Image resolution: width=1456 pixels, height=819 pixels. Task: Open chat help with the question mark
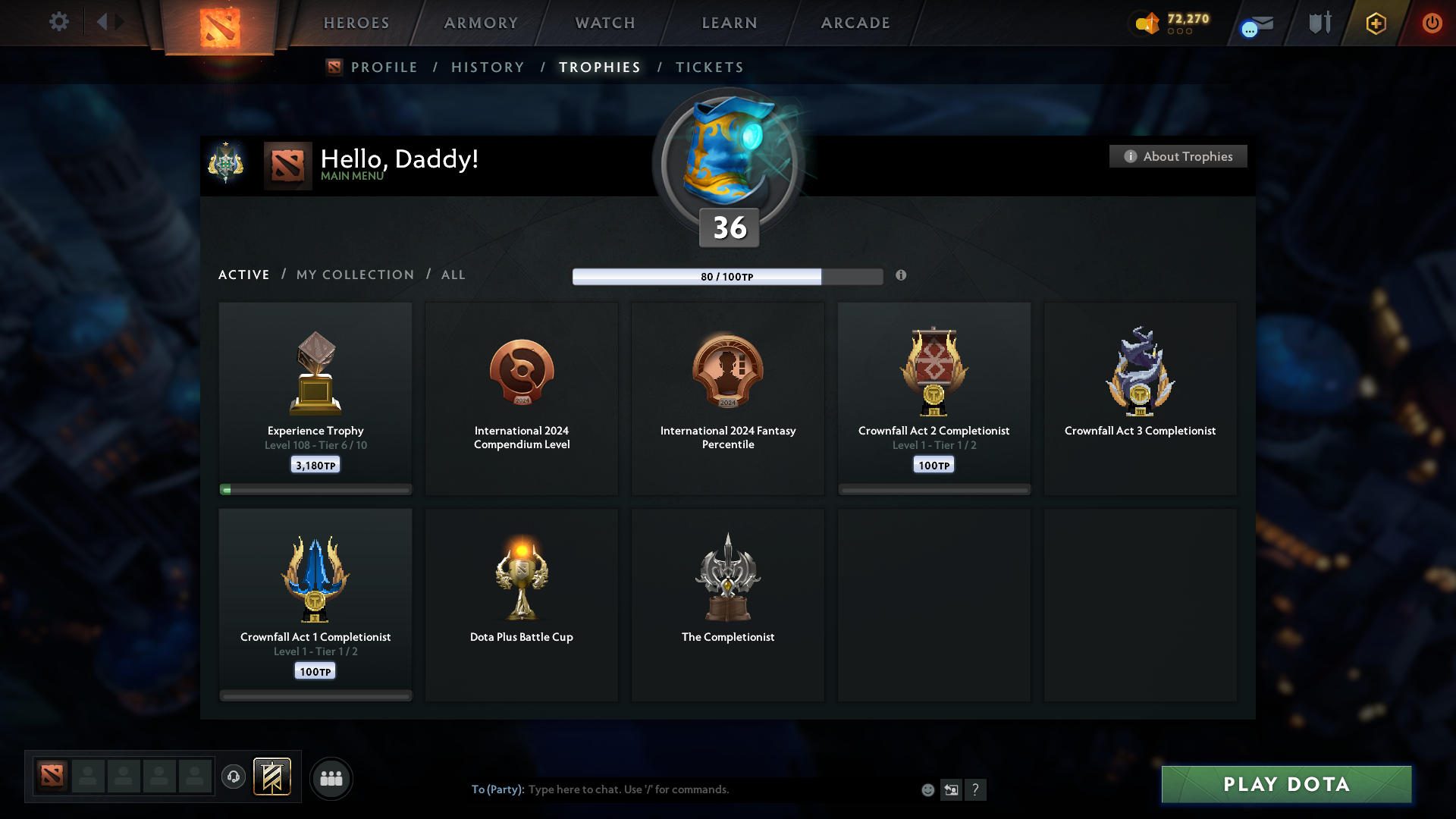tap(976, 789)
